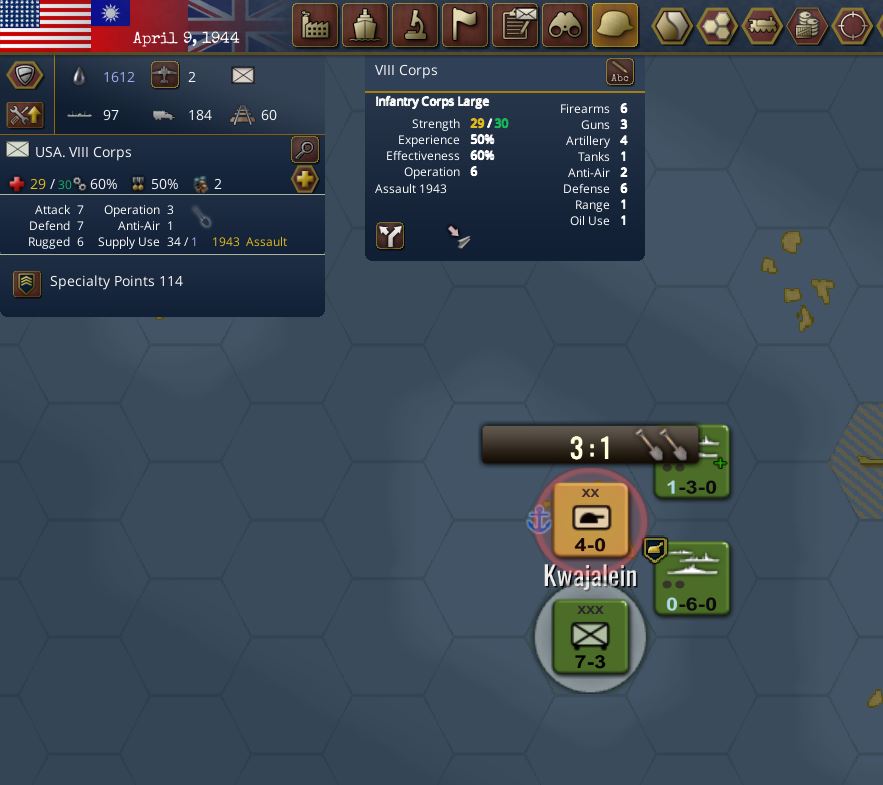Open the notepad and envelope reports

pyautogui.click(x=516, y=25)
